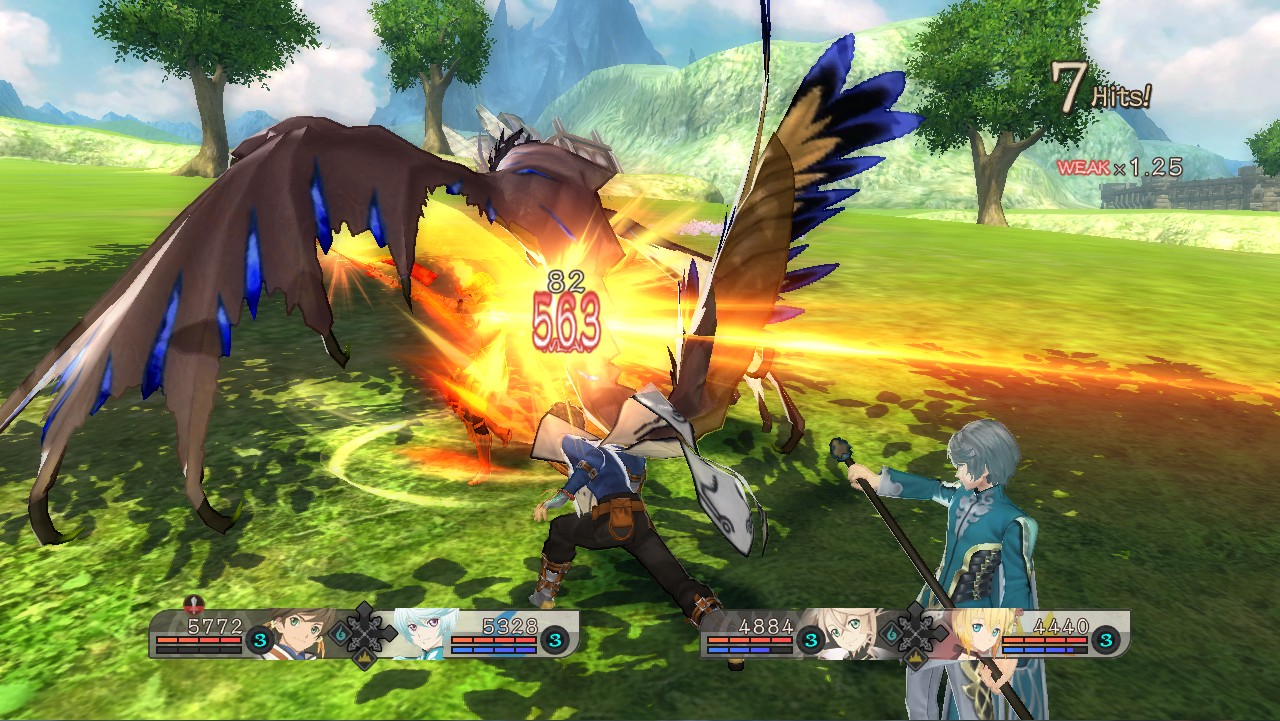This screenshot has width=1280, height=721.
Task: Open the BG counter beside 4884
Action: click(809, 640)
